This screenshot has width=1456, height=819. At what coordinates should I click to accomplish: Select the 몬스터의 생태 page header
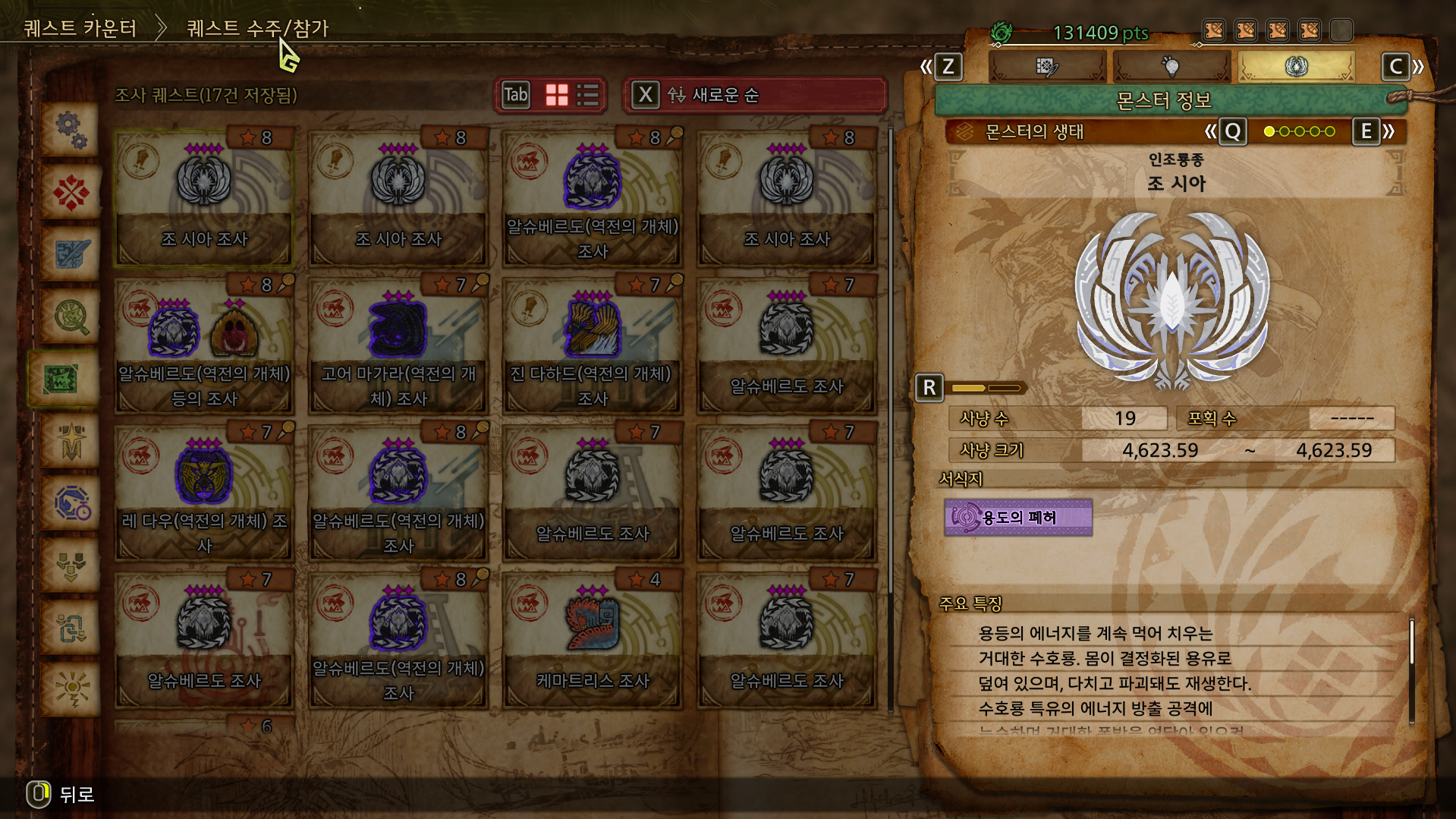pos(1034,132)
